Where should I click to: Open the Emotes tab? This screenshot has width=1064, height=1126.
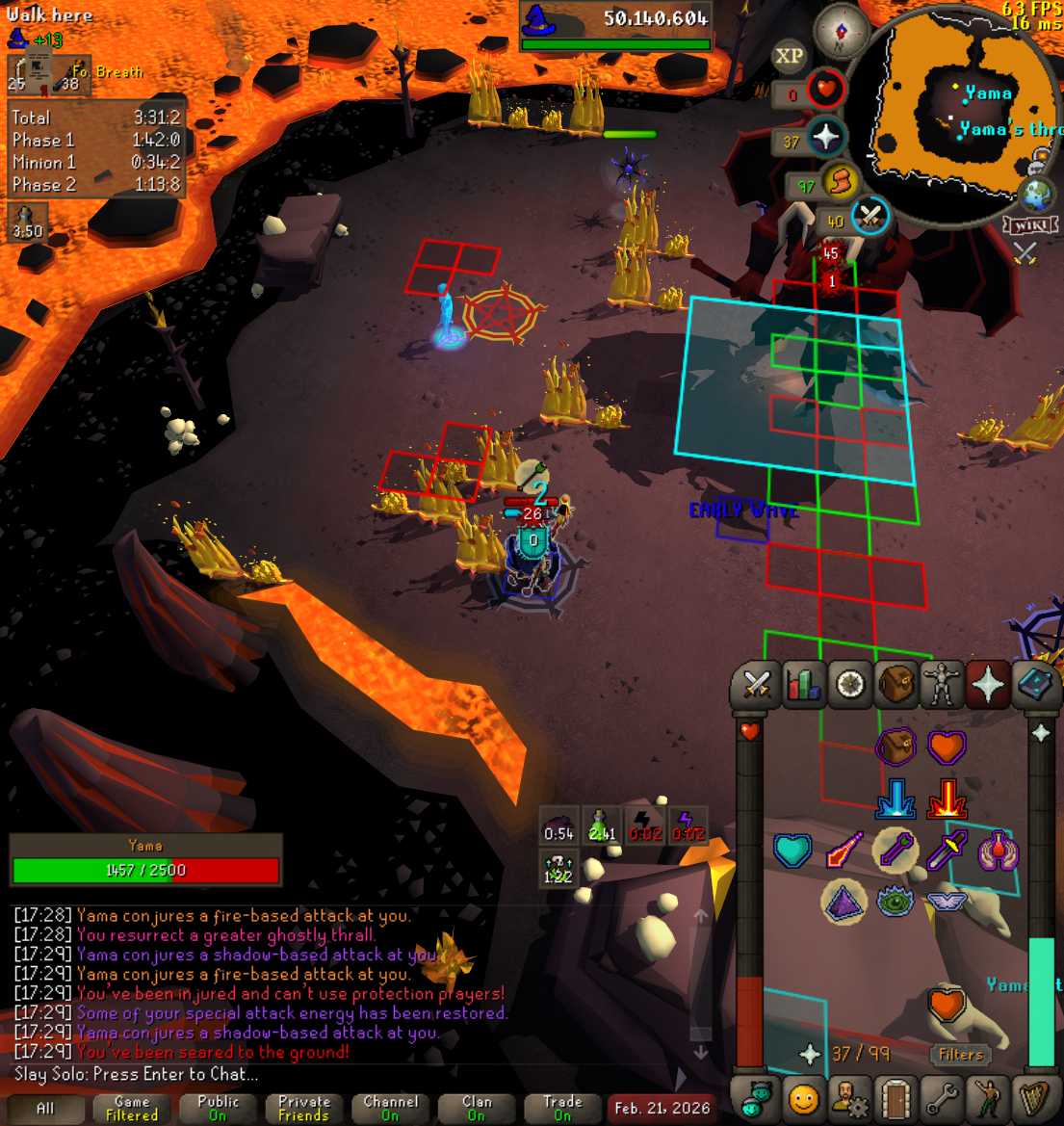988,1099
